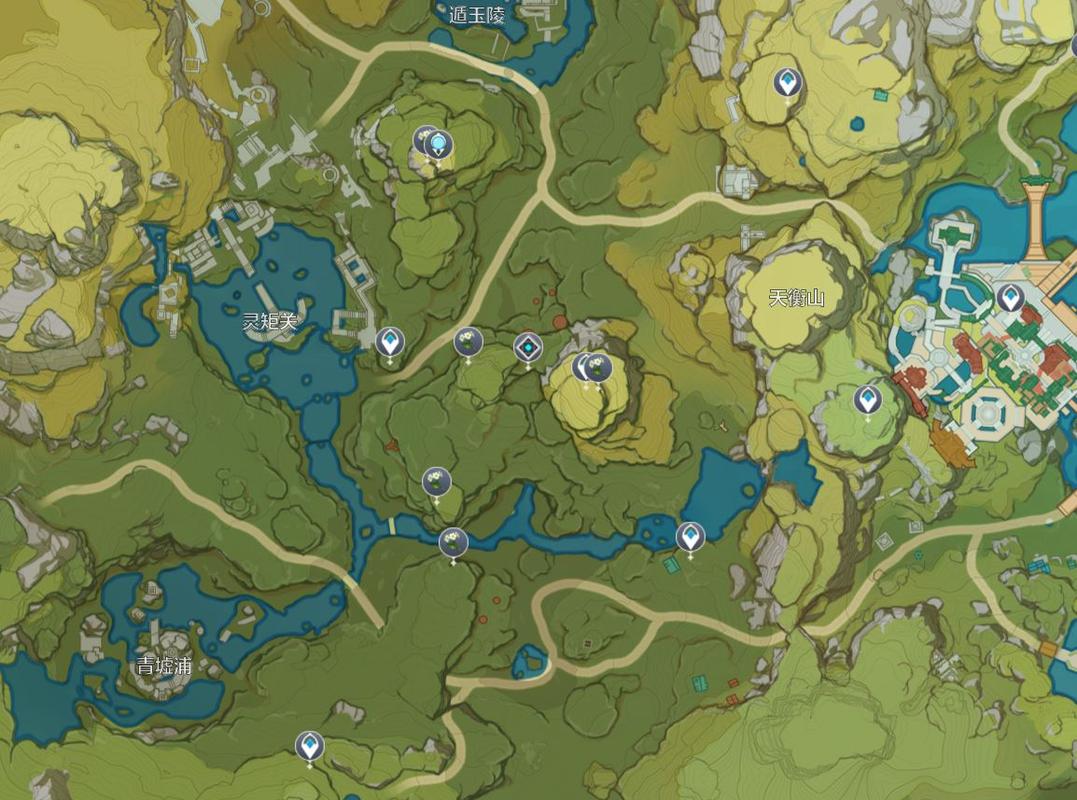The width and height of the screenshot is (1077, 800).
Task: Choose the teleport waypoint inside the harbor city
Action: click(x=1009, y=297)
